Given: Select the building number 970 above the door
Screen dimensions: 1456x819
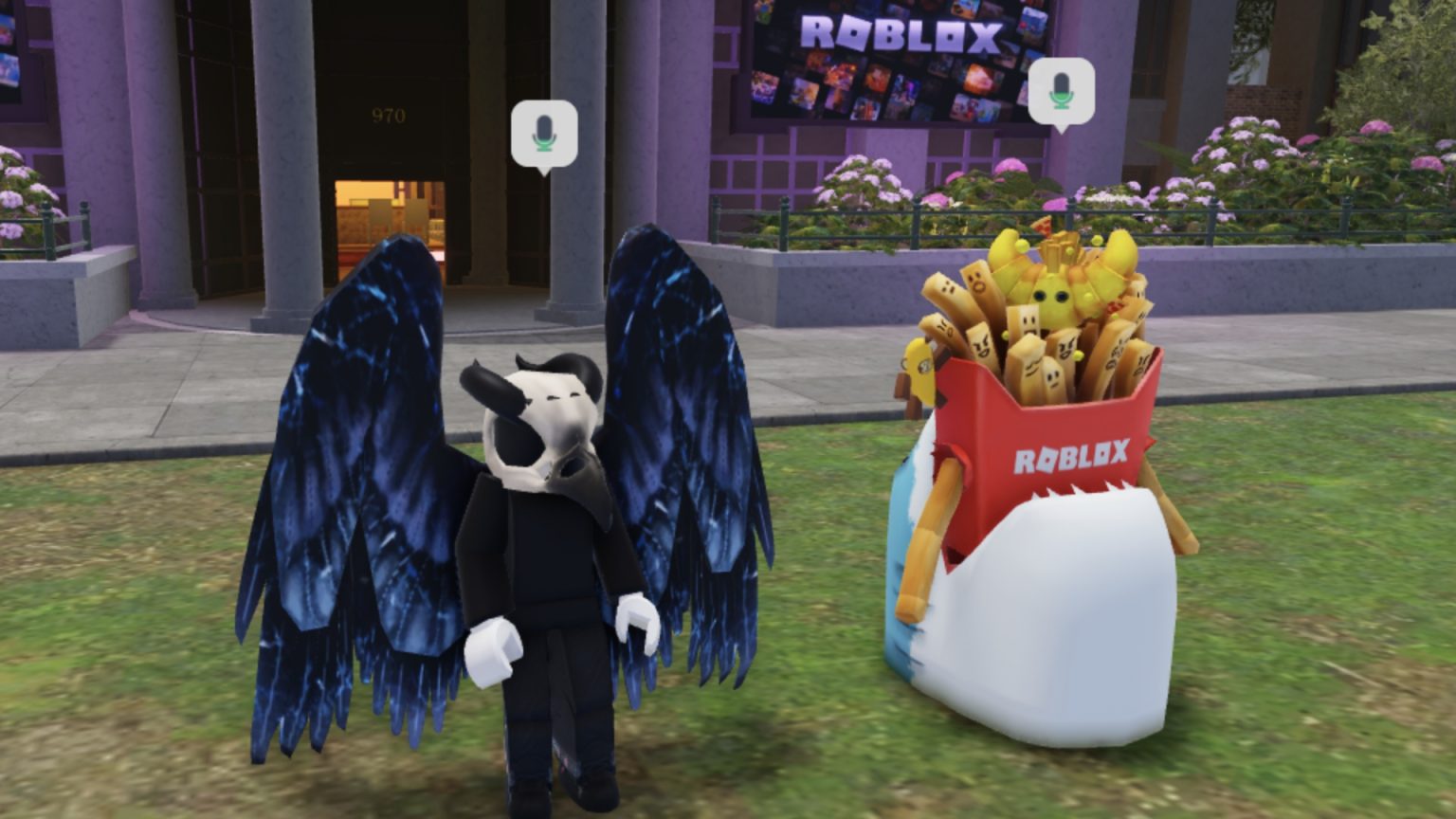Looking at the screenshot, I should click(x=387, y=115).
